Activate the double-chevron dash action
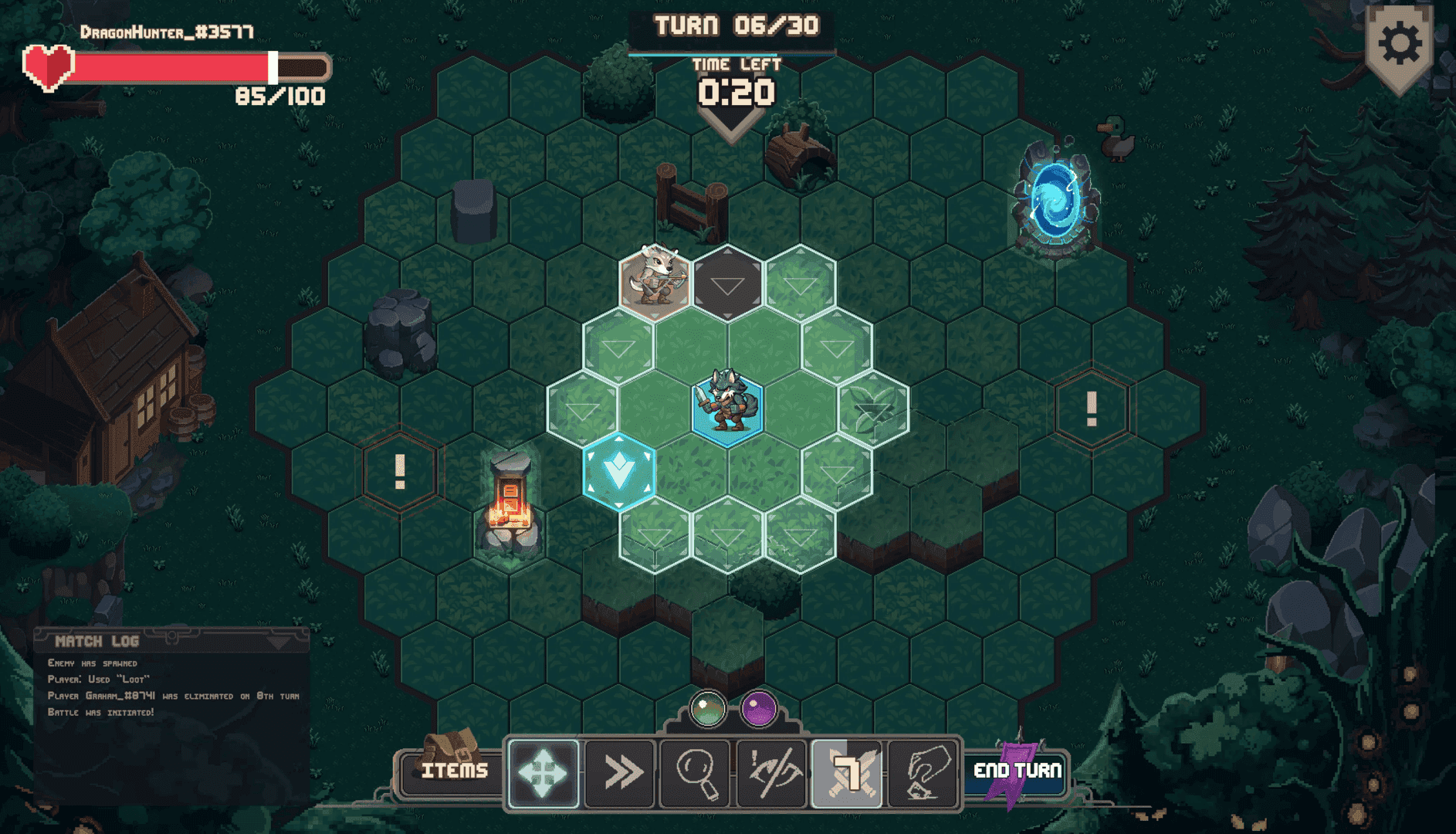1456x834 pixels. 620,773
